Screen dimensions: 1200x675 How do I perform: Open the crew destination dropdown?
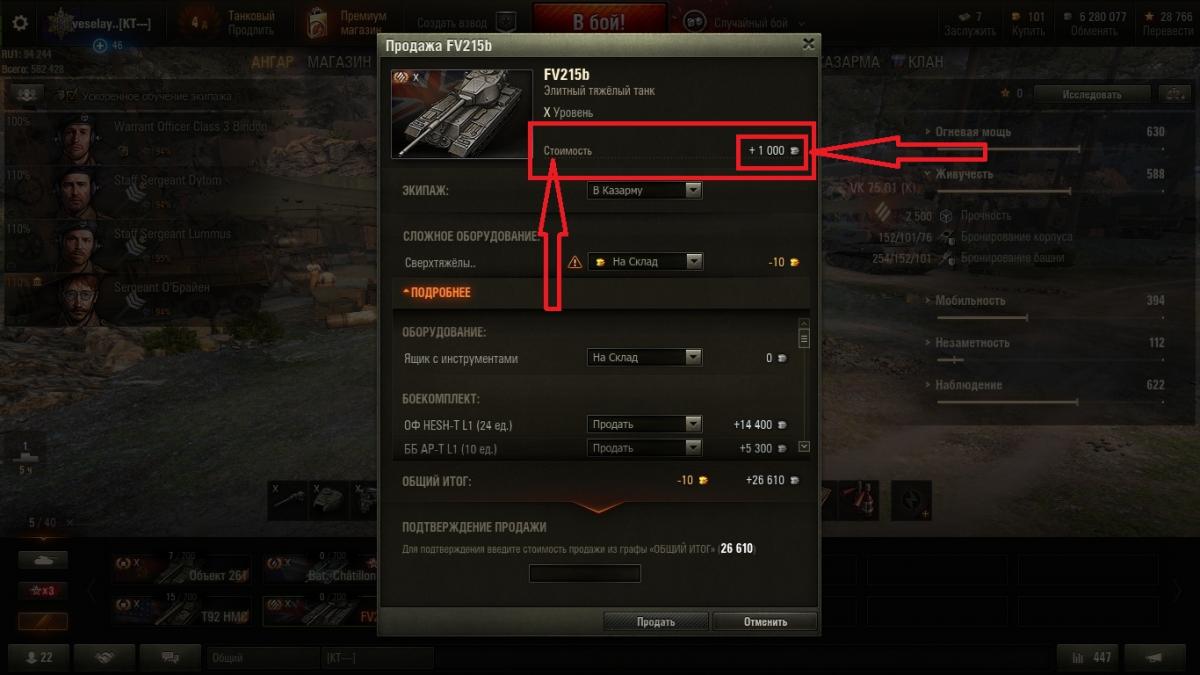pyautogui.click(x=644, y=190)
